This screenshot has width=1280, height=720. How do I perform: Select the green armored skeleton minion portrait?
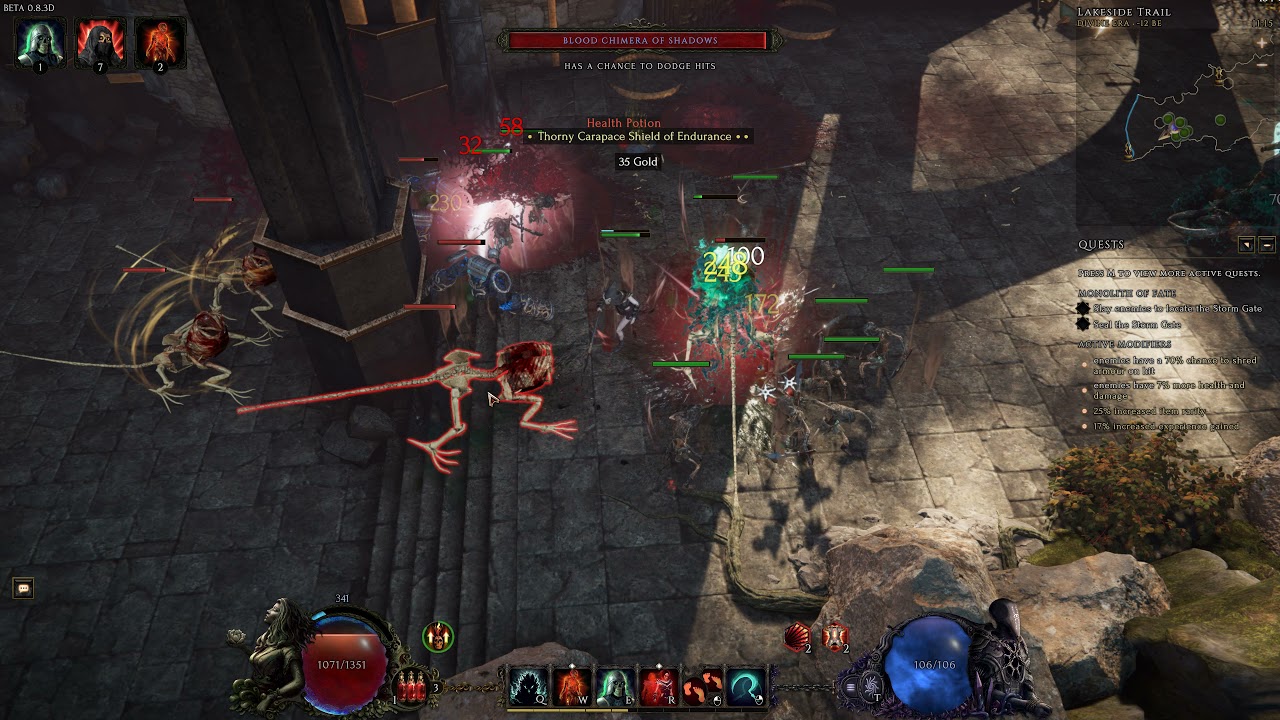point(41,42)
